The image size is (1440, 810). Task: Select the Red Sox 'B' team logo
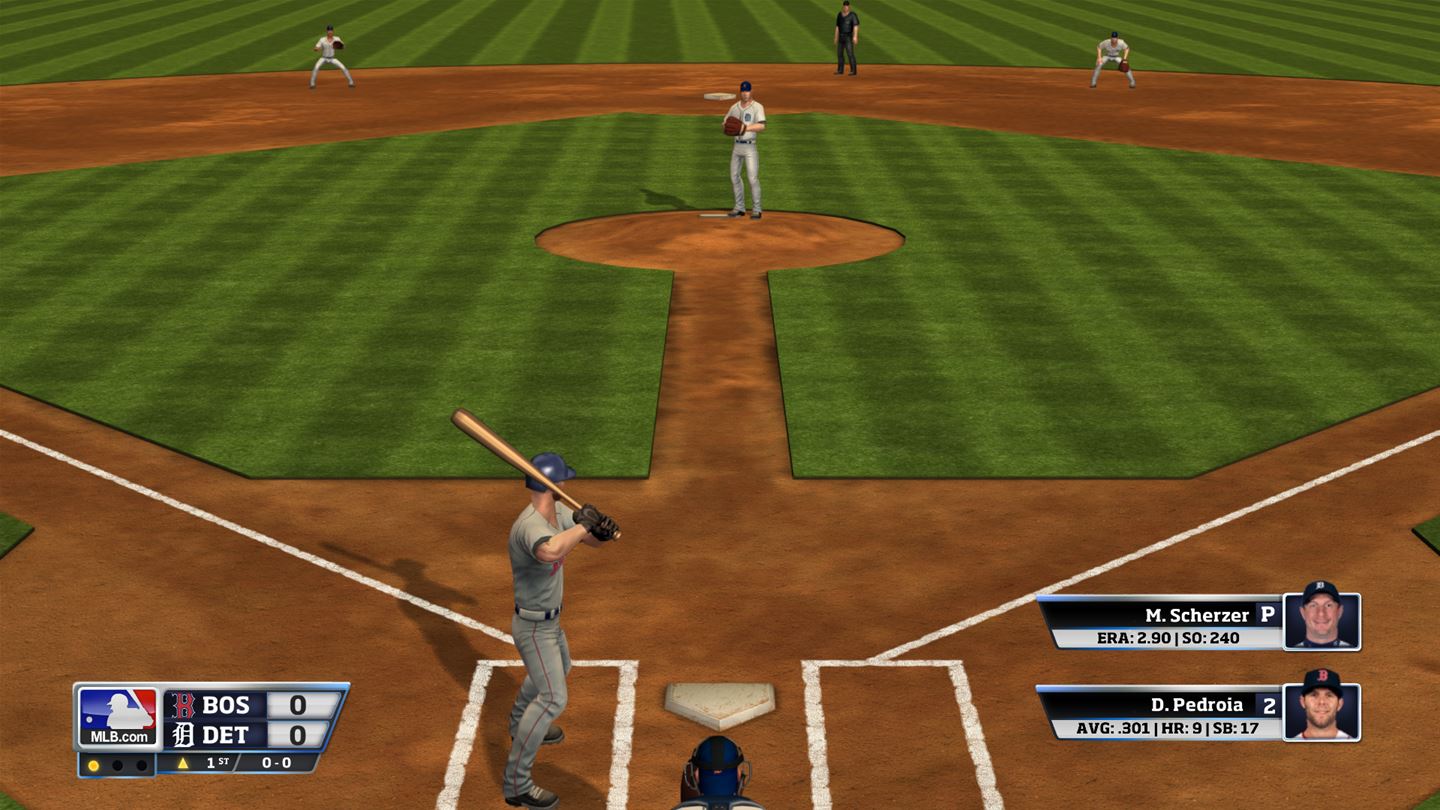pos(184,706)
